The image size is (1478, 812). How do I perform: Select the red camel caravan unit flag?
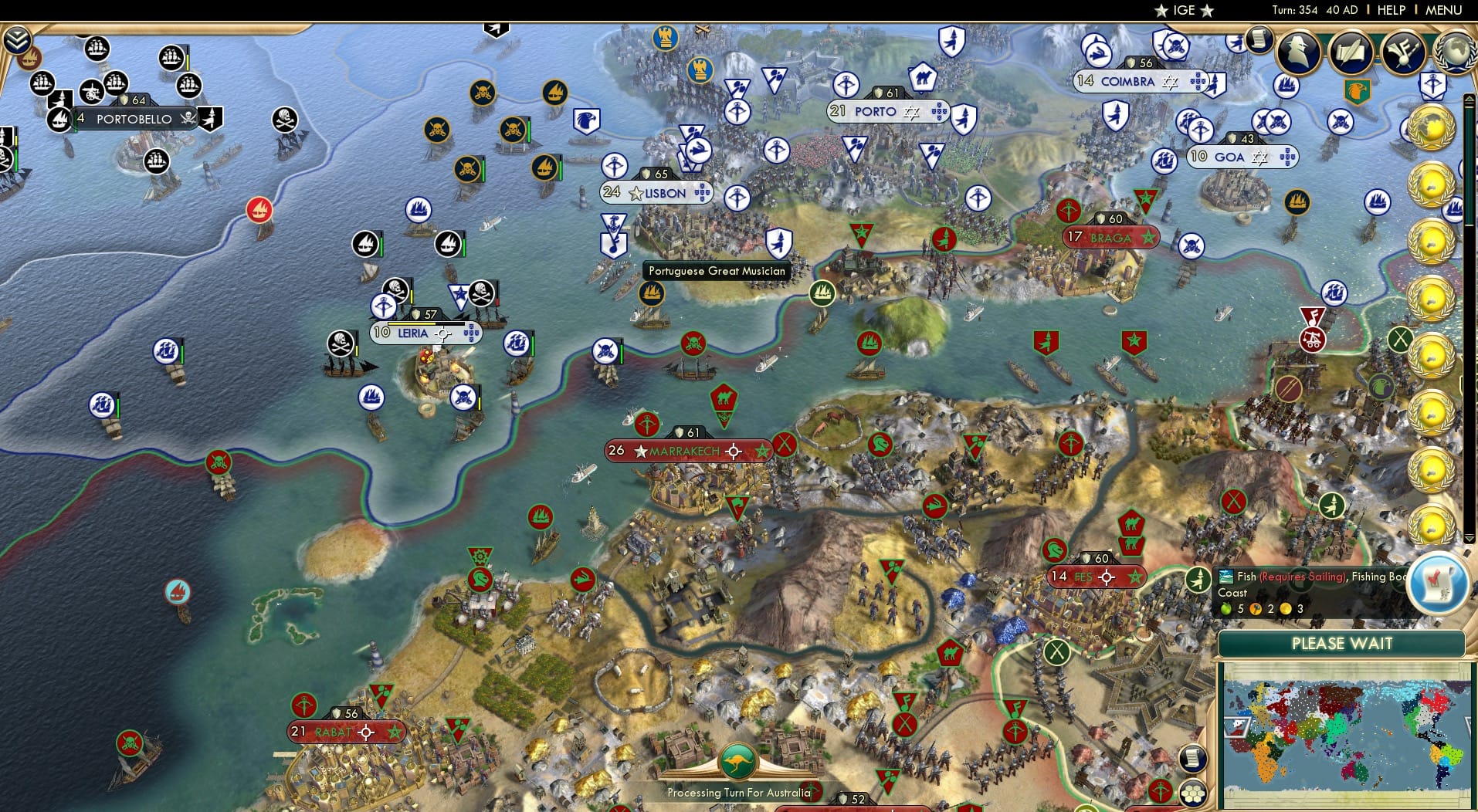[x=724, y=399]
